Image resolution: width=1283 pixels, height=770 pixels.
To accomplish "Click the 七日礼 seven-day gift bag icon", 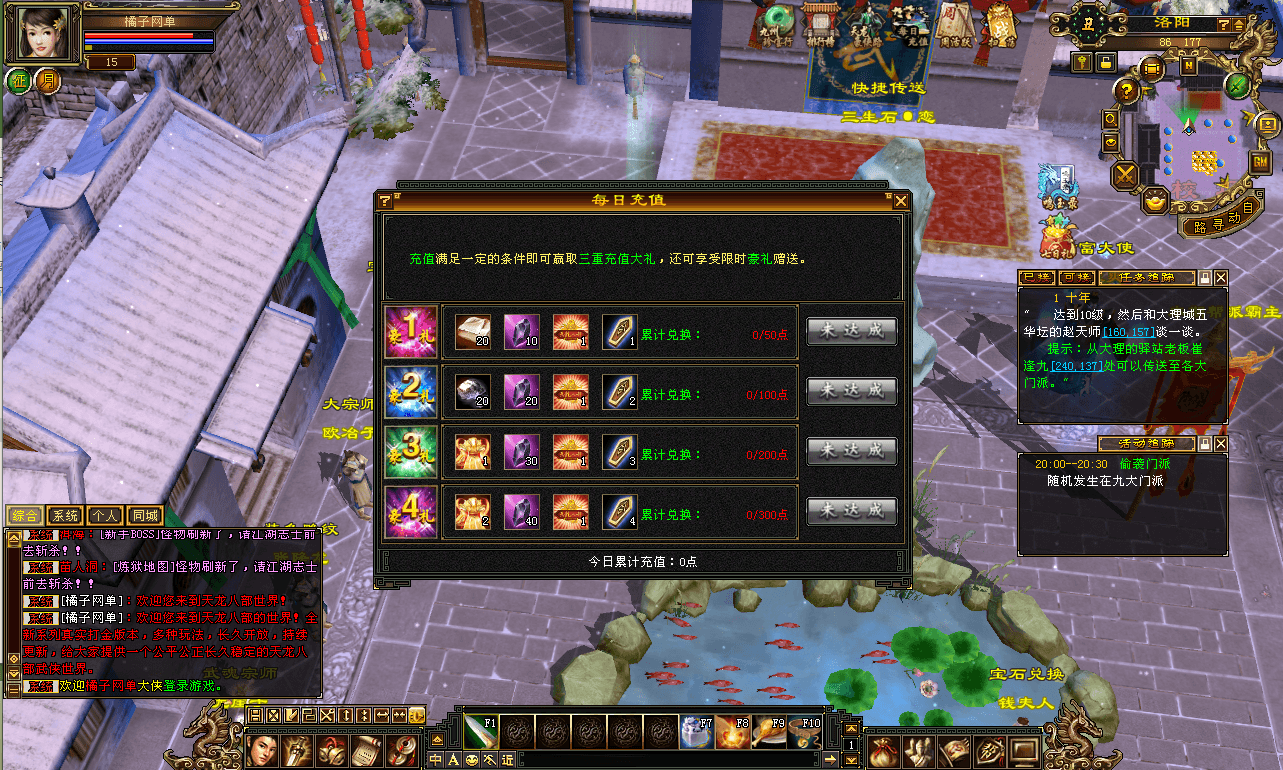I will click(x=1054, y=240).
